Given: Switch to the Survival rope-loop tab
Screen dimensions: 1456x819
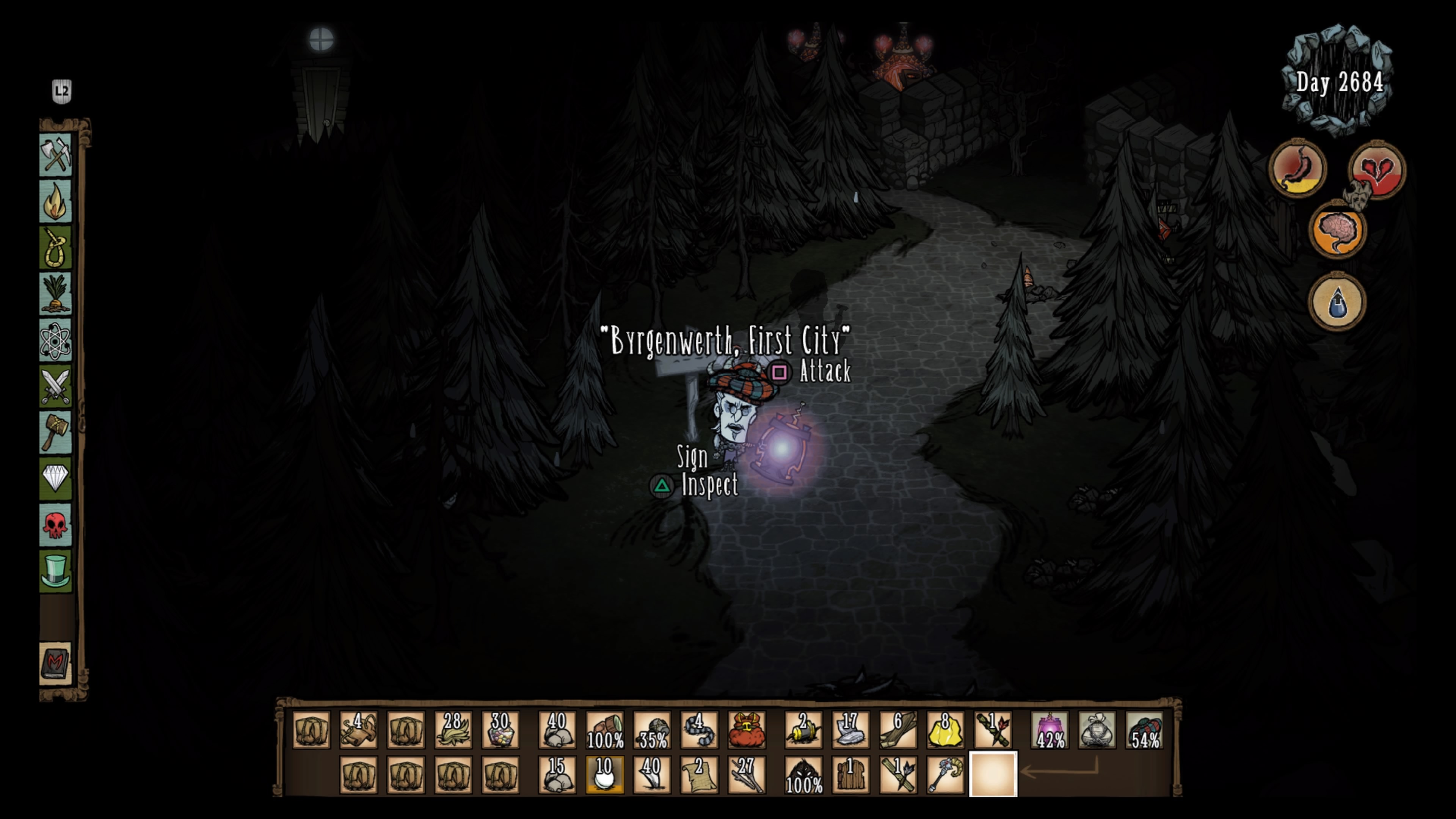Looking at the screenshot, I should click(55, 248).
